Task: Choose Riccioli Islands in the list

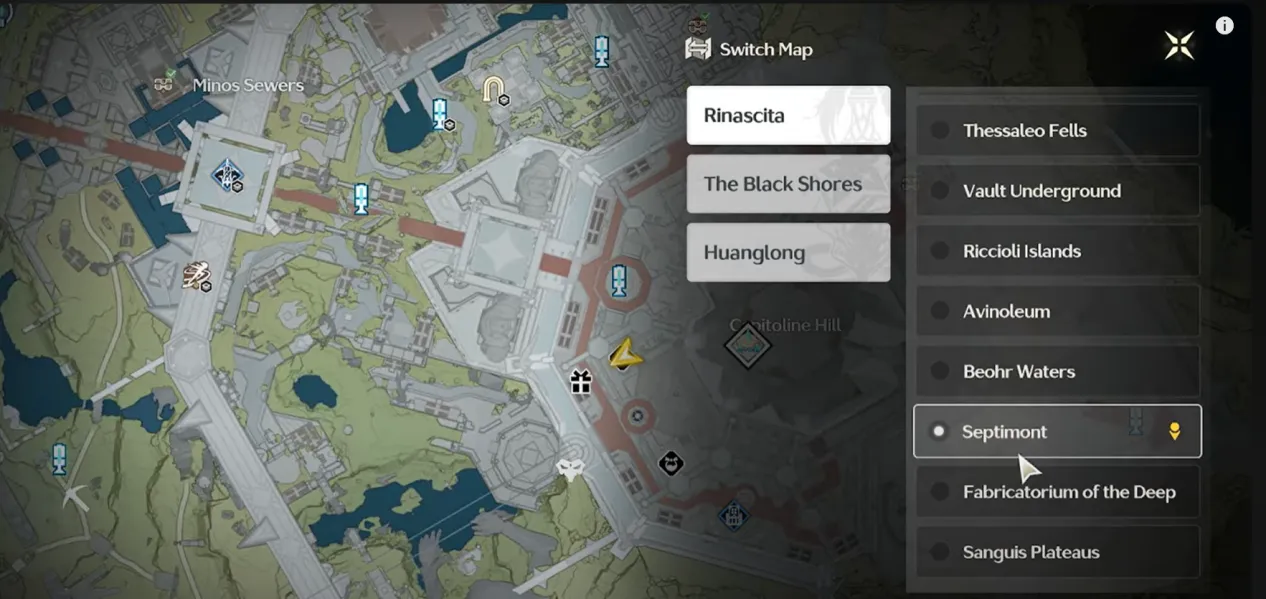Action: coord(1057,251)
